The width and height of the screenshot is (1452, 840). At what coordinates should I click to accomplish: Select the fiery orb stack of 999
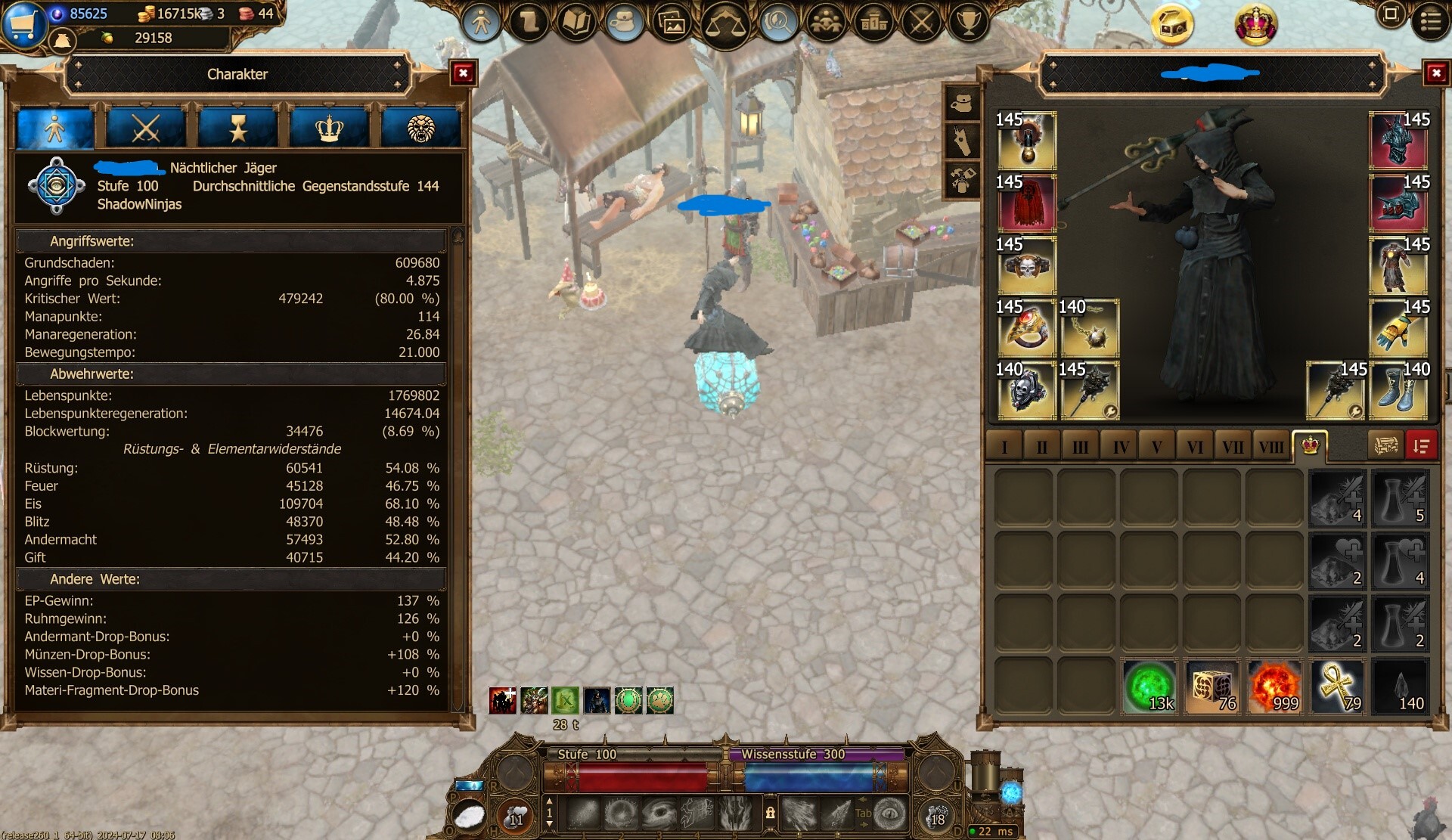pyautogui.click(x=1275, y=687)
